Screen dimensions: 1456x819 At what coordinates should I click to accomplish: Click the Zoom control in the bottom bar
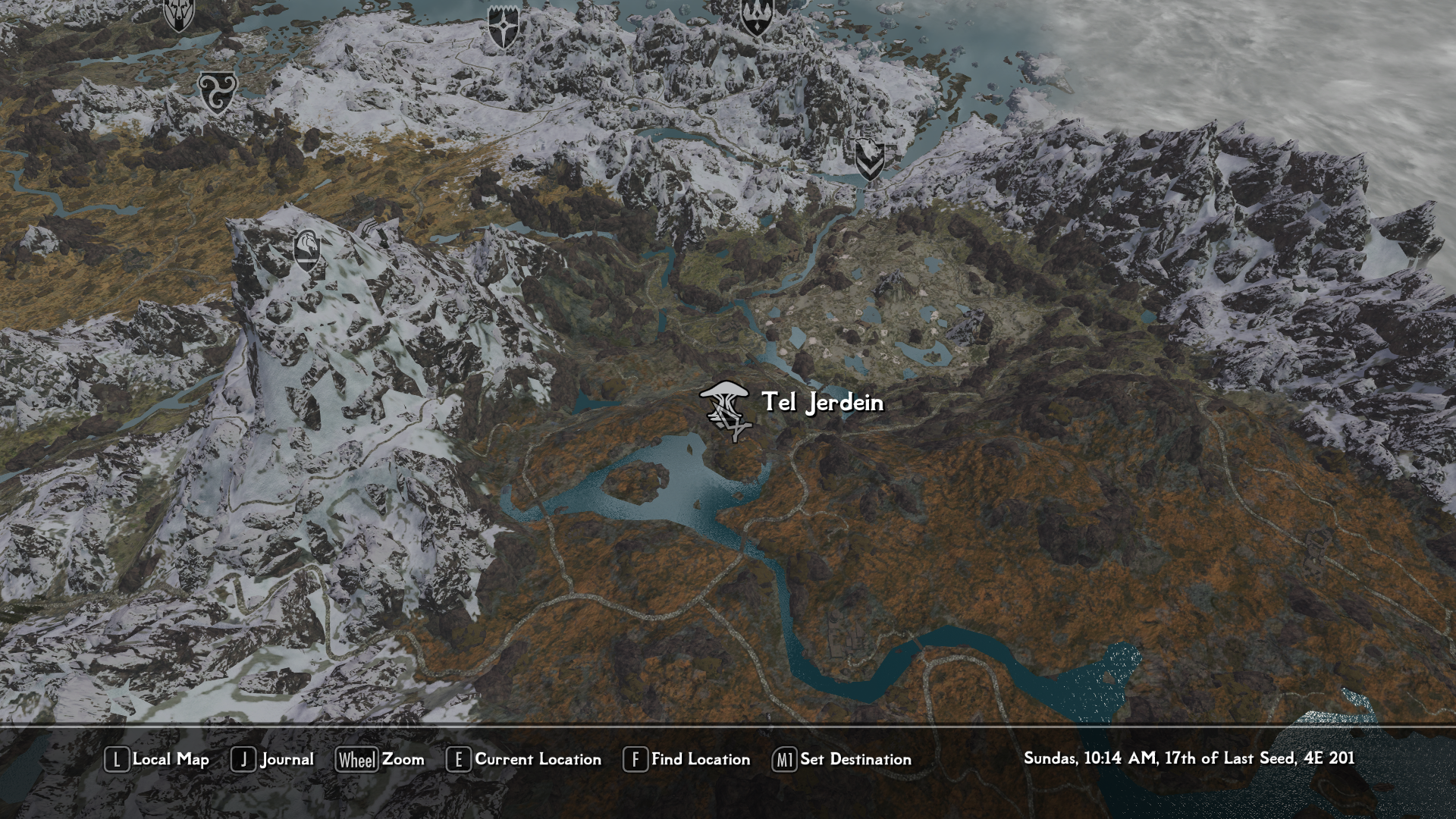(x=380, y=759)
